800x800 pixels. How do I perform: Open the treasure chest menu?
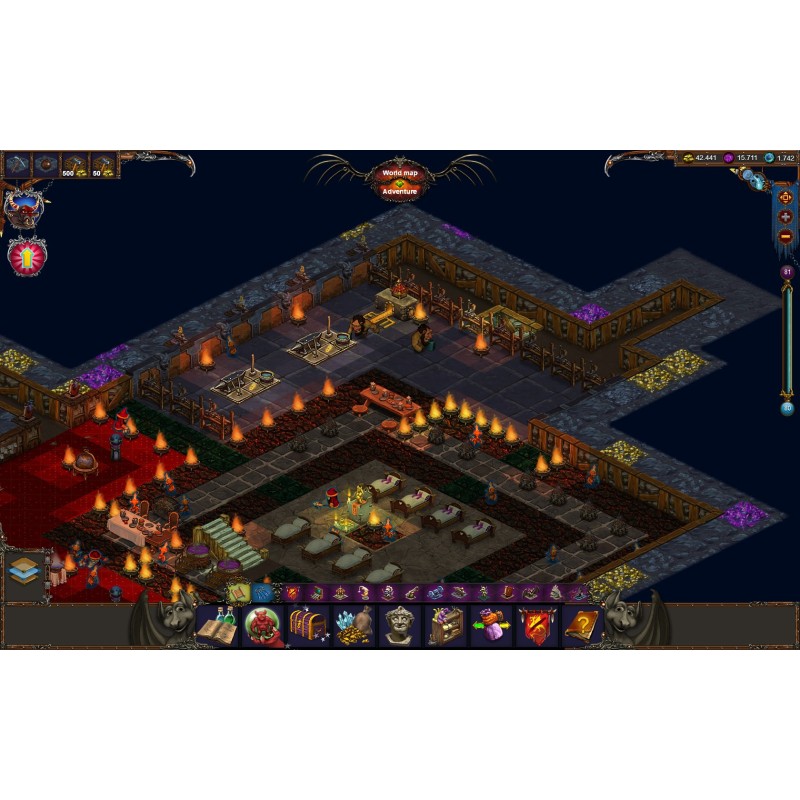click(308, 626)
